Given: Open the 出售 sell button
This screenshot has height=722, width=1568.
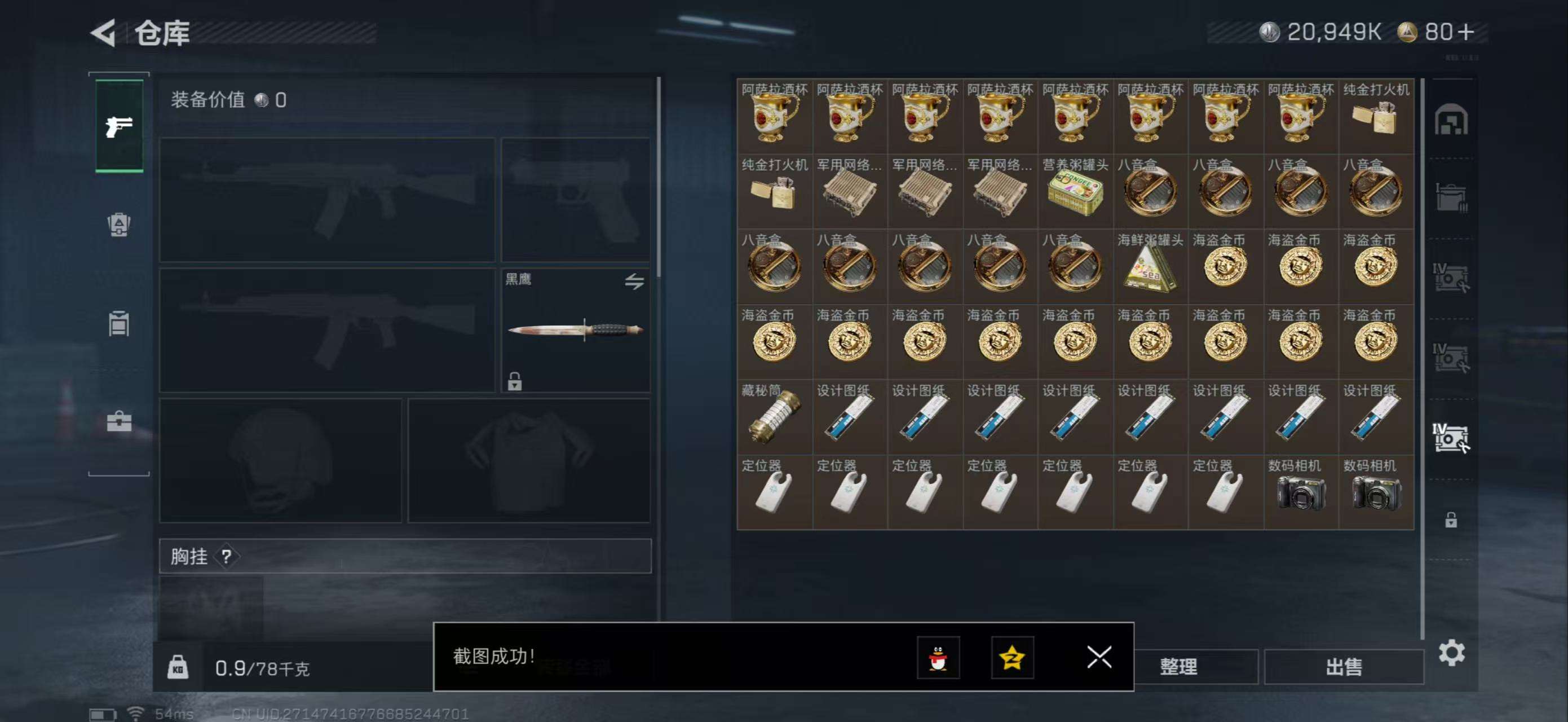Looking at the screenshot, I should pyautogui.click(x=1344, y=667).
